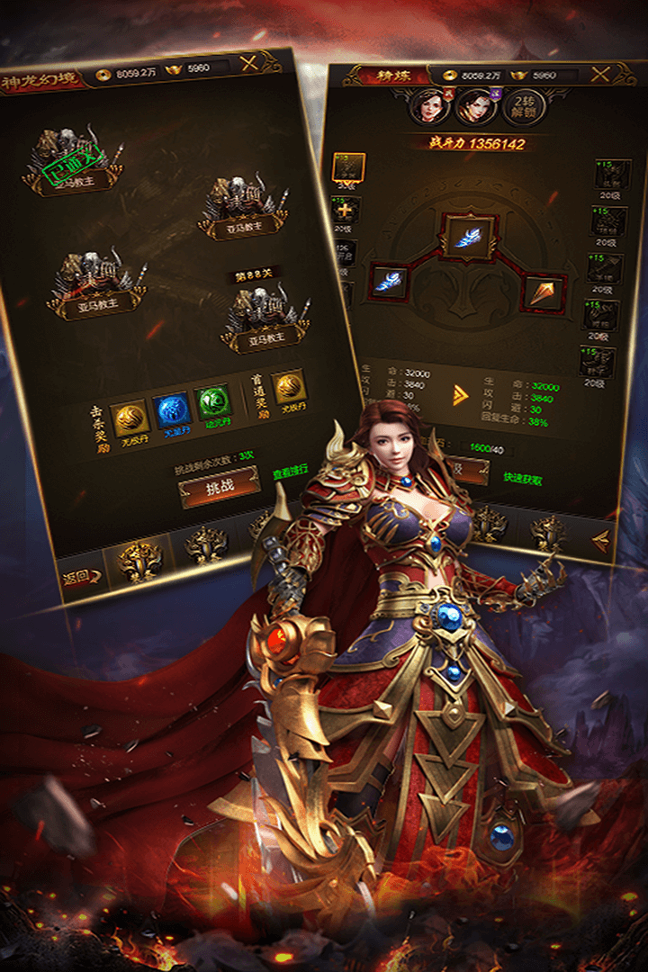Screen dimensions: 648x972
Task: Open the 快速获取 quick obtain link
Action: click(x=525, y=477)
